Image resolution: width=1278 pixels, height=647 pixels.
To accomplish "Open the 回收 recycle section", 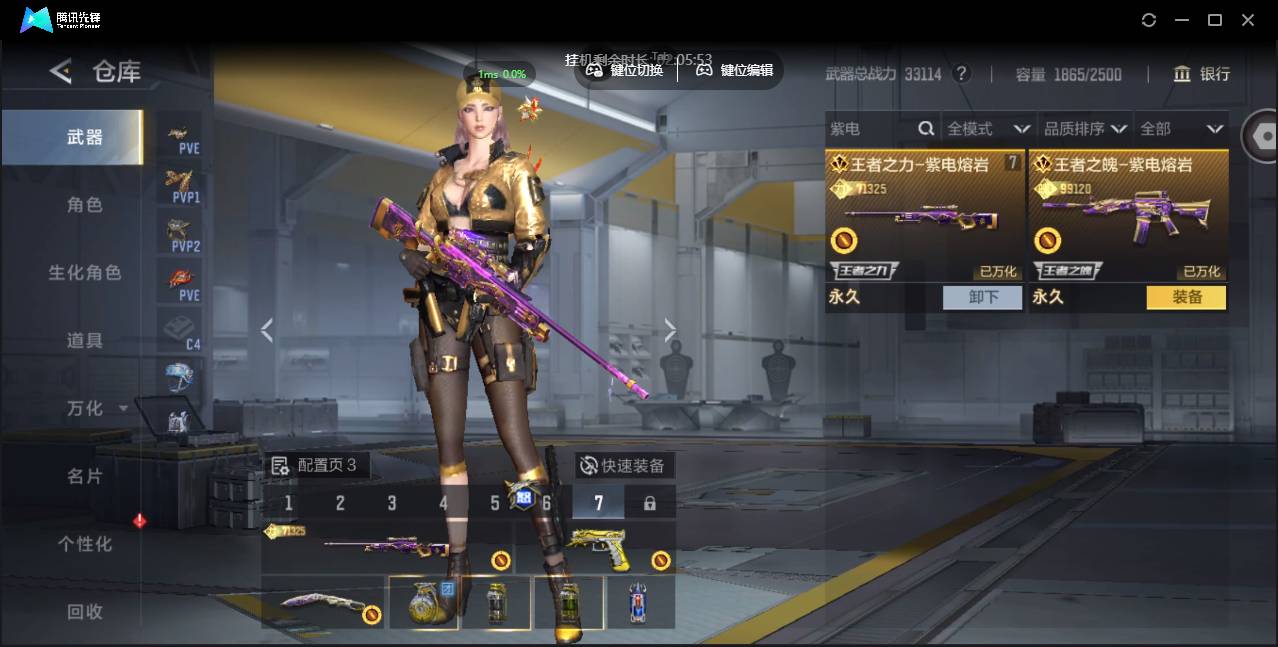I will [x=85, y=612].
